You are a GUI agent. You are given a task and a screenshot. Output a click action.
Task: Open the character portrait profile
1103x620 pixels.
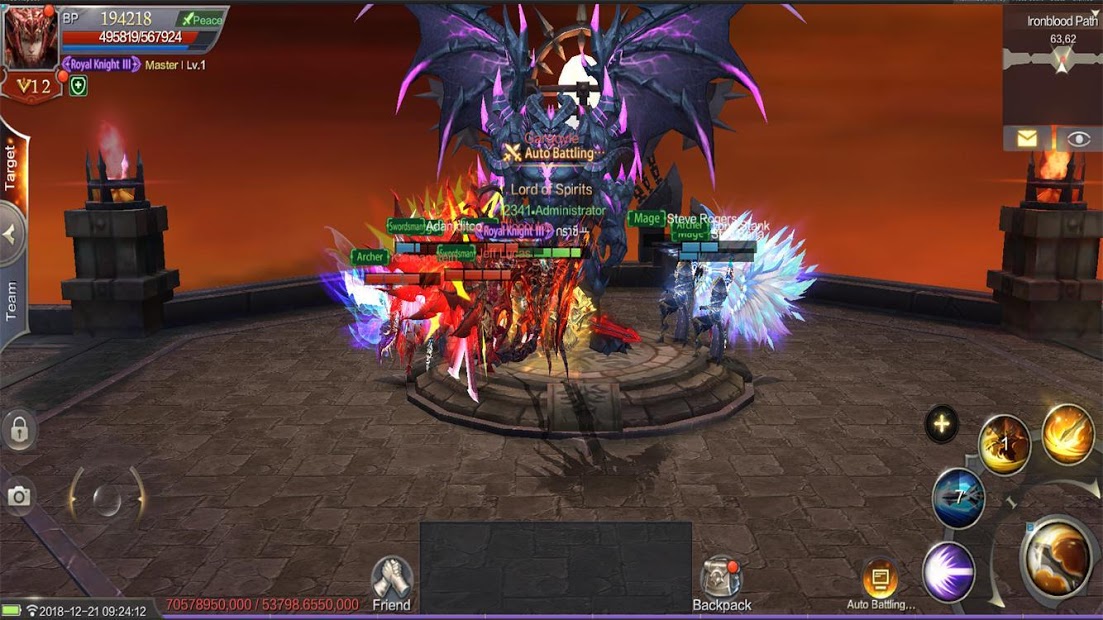point(28,40)
